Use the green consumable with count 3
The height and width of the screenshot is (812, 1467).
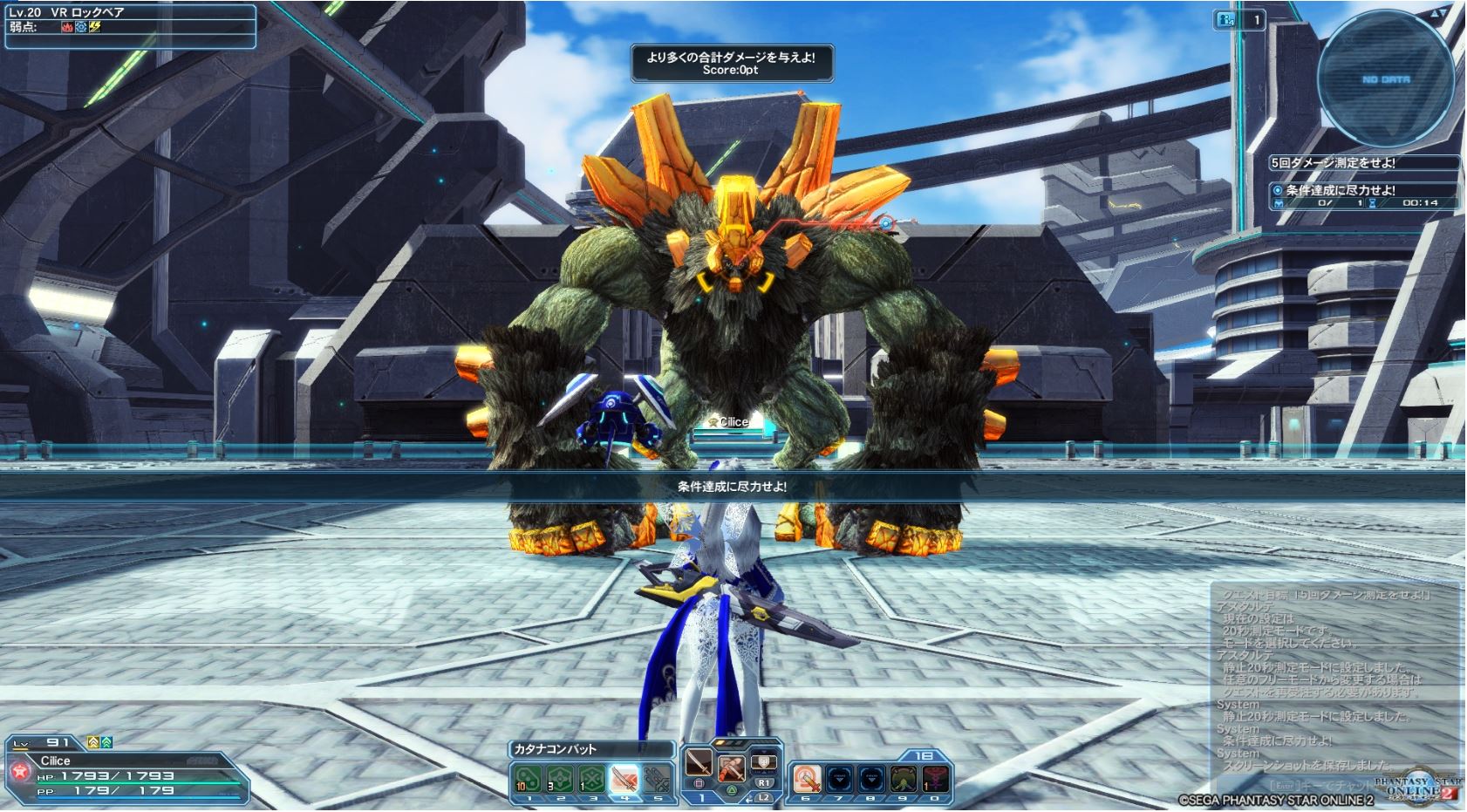pos(559,777)
